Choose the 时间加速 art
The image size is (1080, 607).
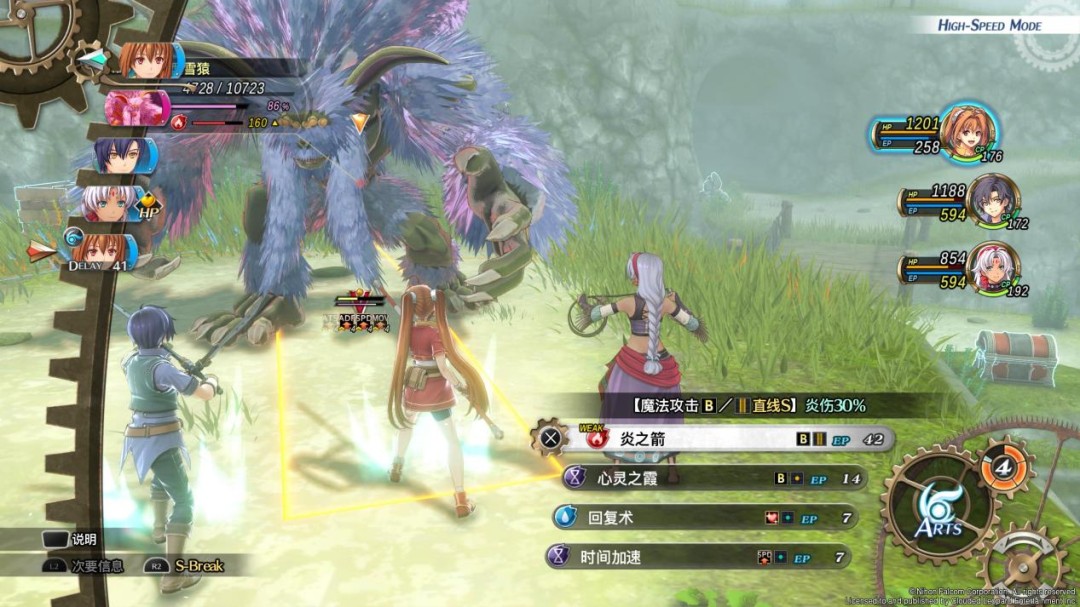pos(700,557)
